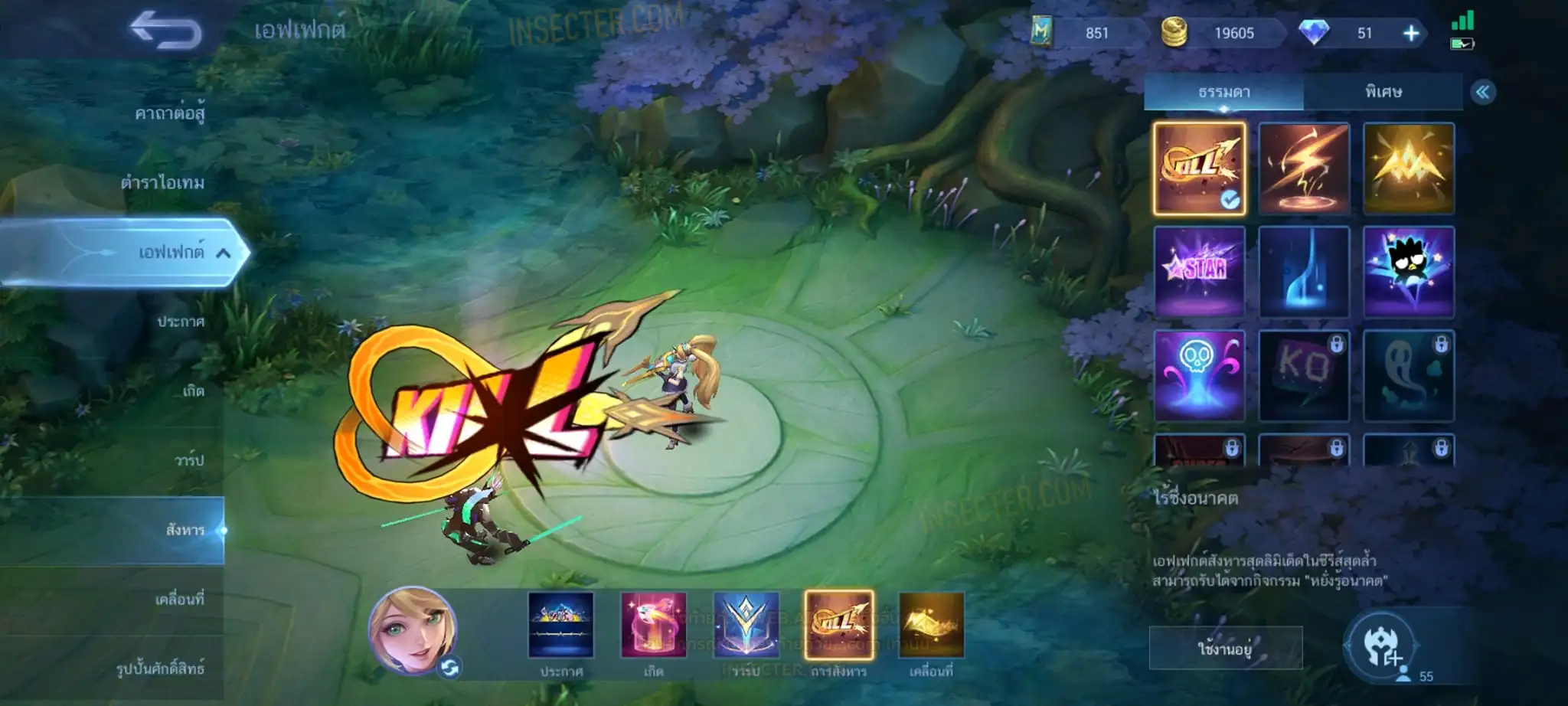Go back using the return arrow
The height and width of the screenshot is (706, 1568).
(x=165, y=31)
